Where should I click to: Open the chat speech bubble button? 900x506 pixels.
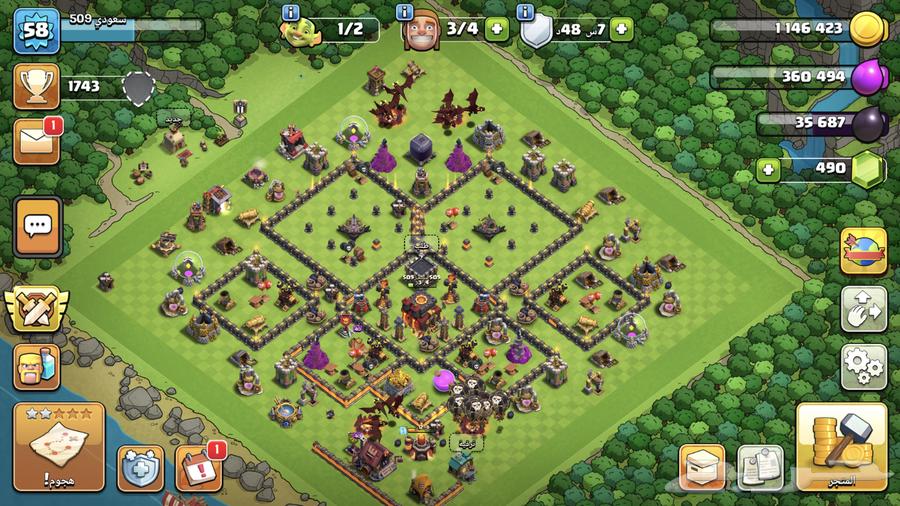click(x=38, y=226)
